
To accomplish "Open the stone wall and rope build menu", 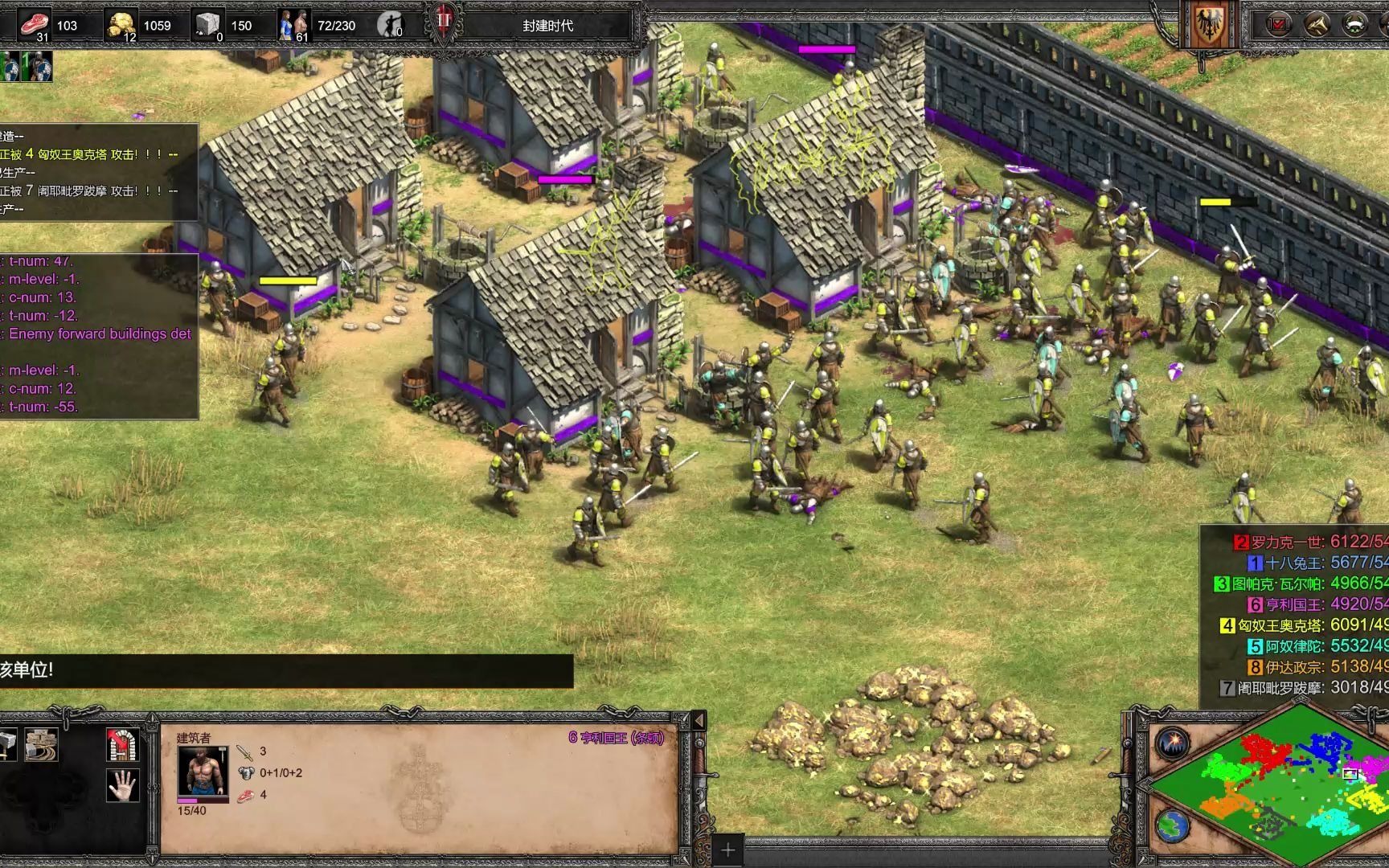I will coord(40,745).
